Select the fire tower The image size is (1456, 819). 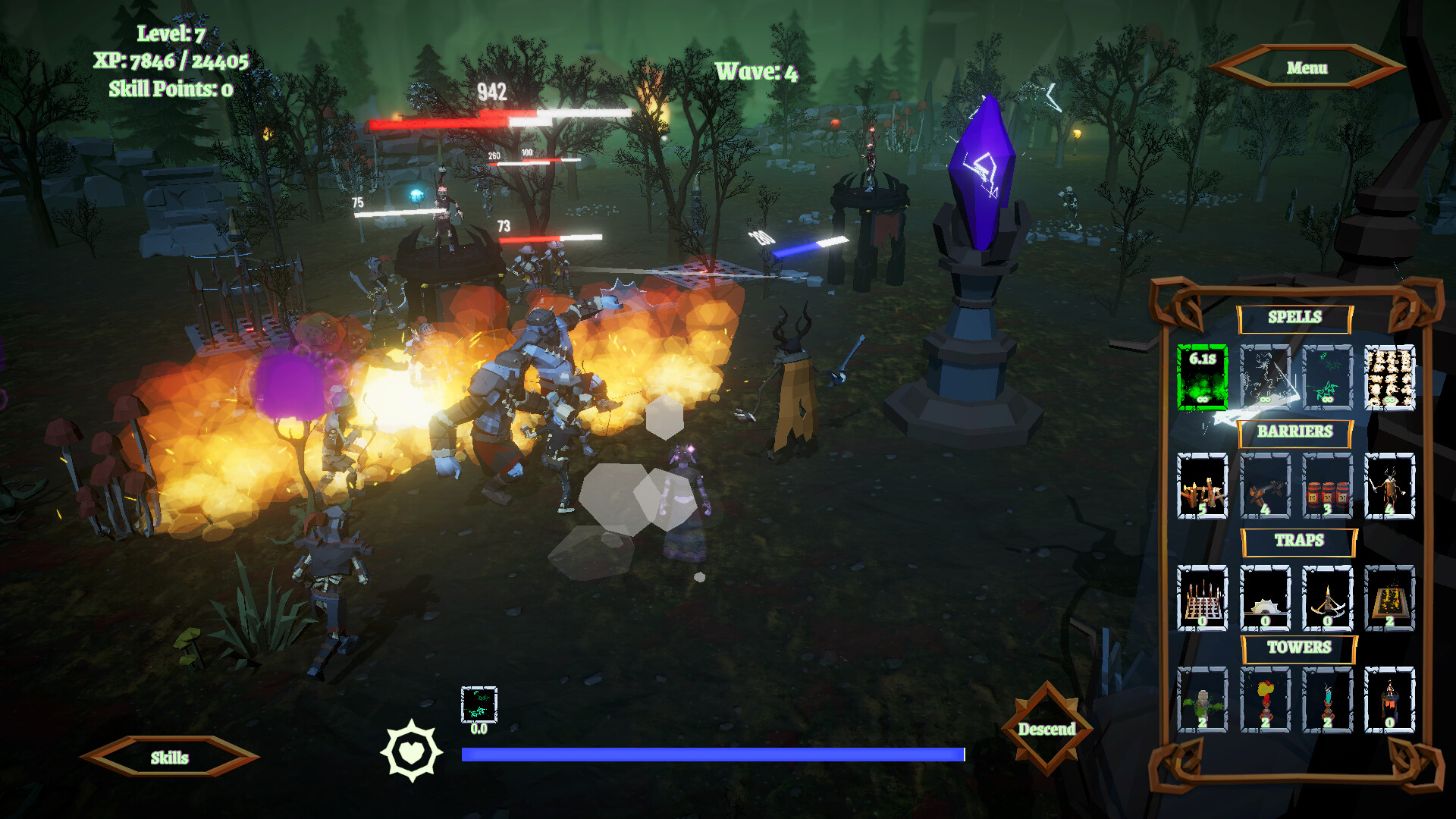[1265, 700]
